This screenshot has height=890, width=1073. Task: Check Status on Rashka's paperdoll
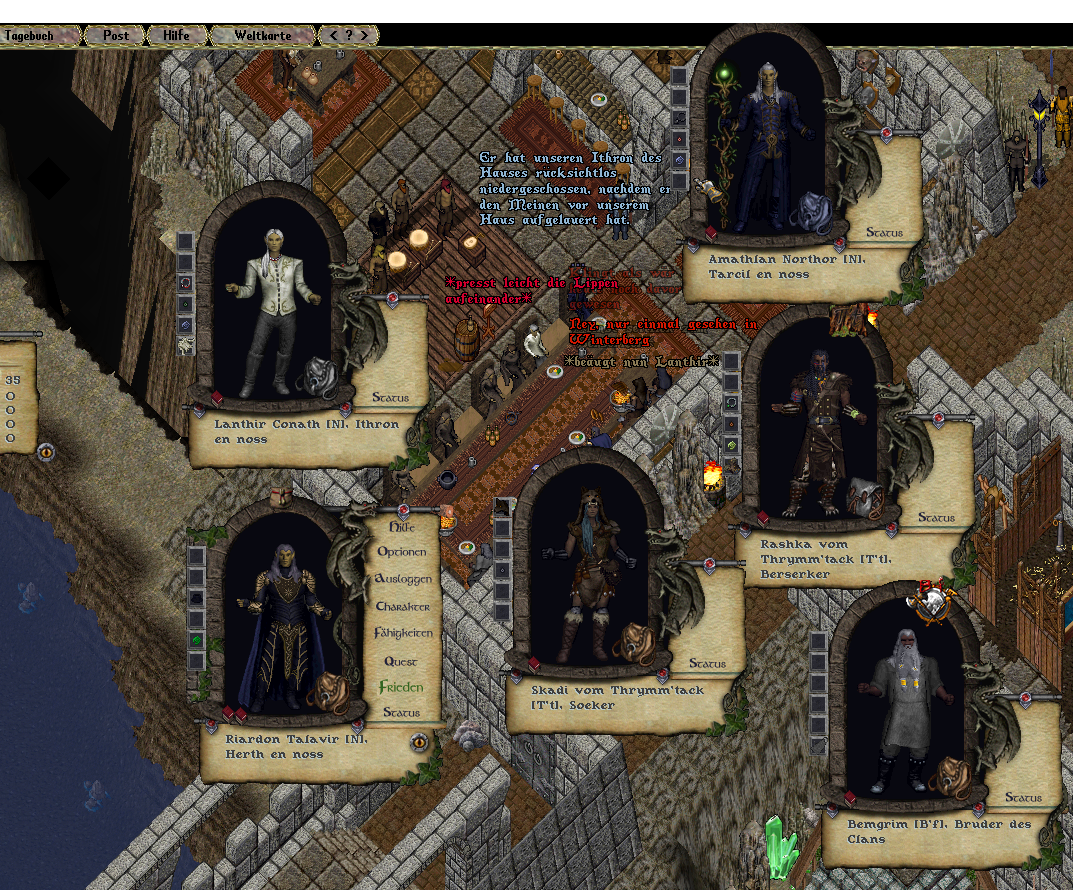(937, 518)
